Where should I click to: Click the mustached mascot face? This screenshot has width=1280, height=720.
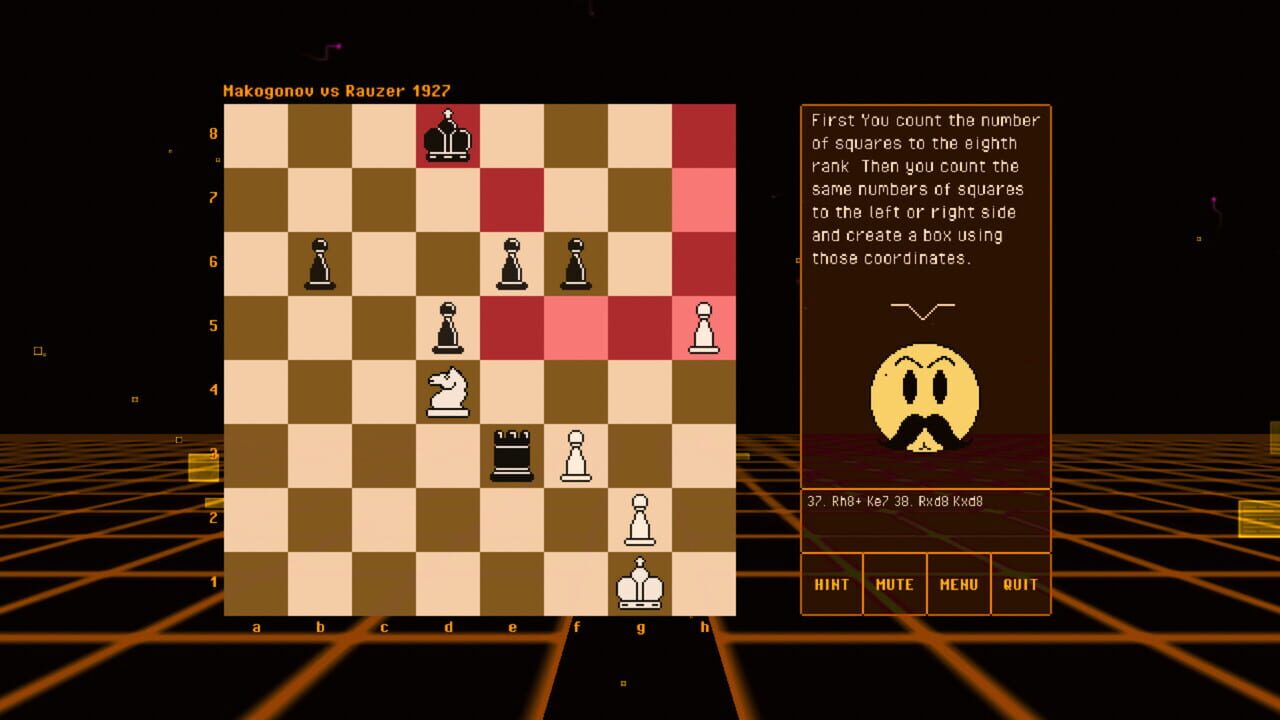pyautogui.click(x=924, y=395)
